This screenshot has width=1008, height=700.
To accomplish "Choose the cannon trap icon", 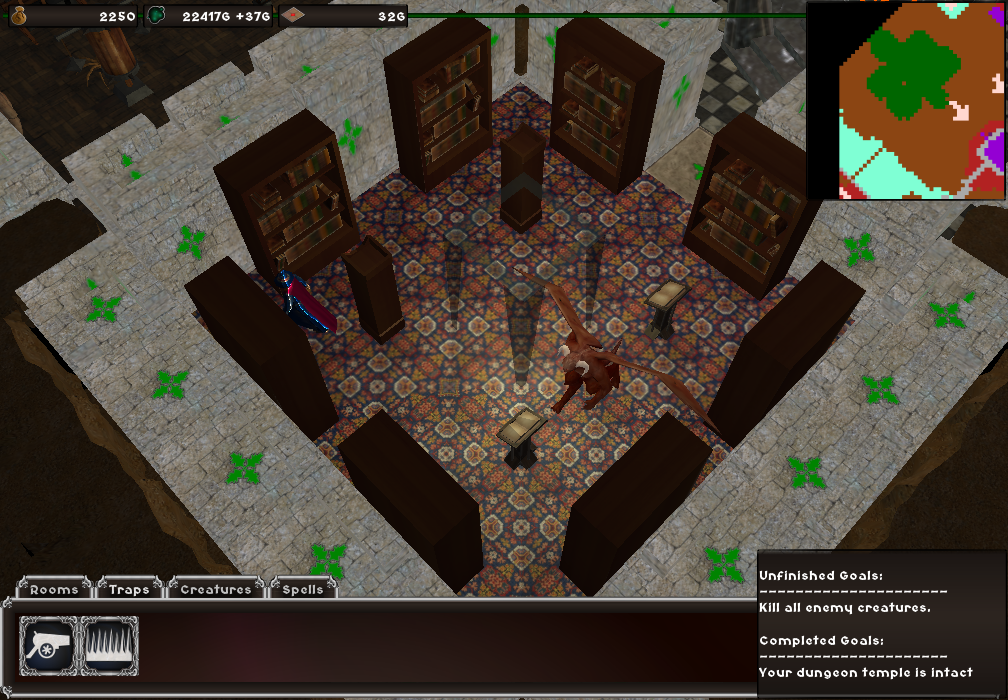I will pos(49,645).
